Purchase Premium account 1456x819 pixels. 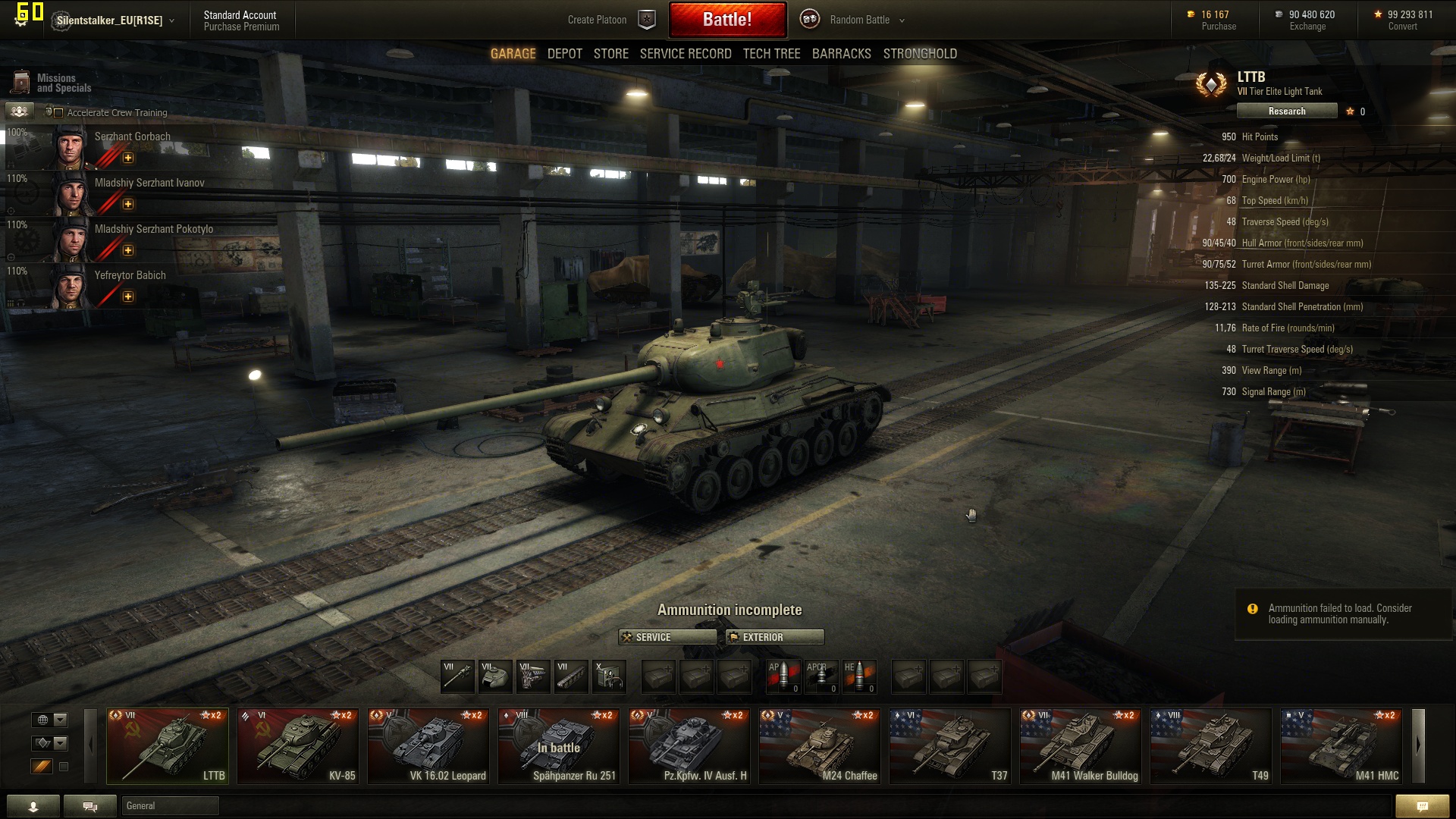click(x=241, y=27)
